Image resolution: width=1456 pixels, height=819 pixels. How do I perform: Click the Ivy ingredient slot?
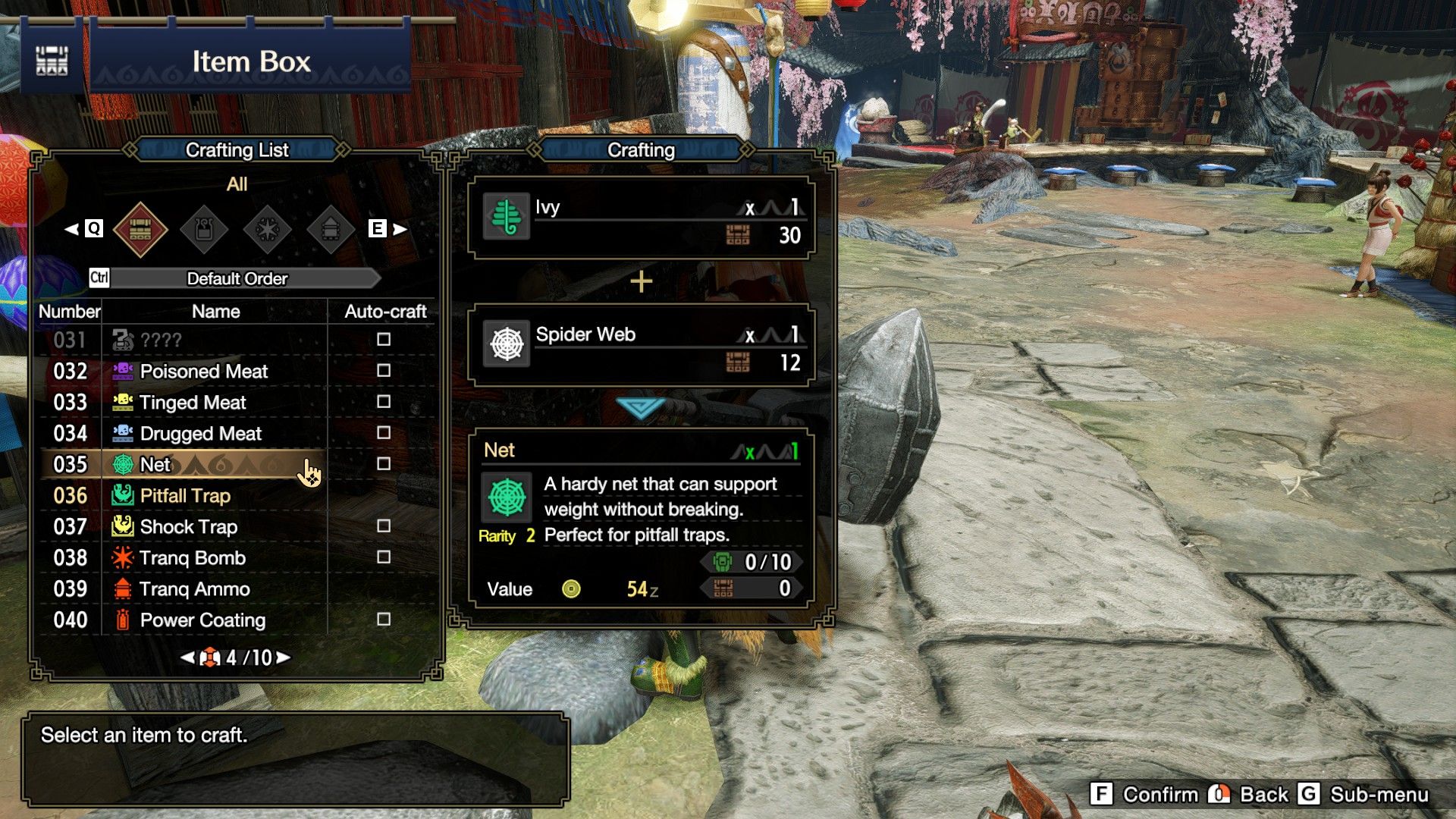click(x=641, y=220)
